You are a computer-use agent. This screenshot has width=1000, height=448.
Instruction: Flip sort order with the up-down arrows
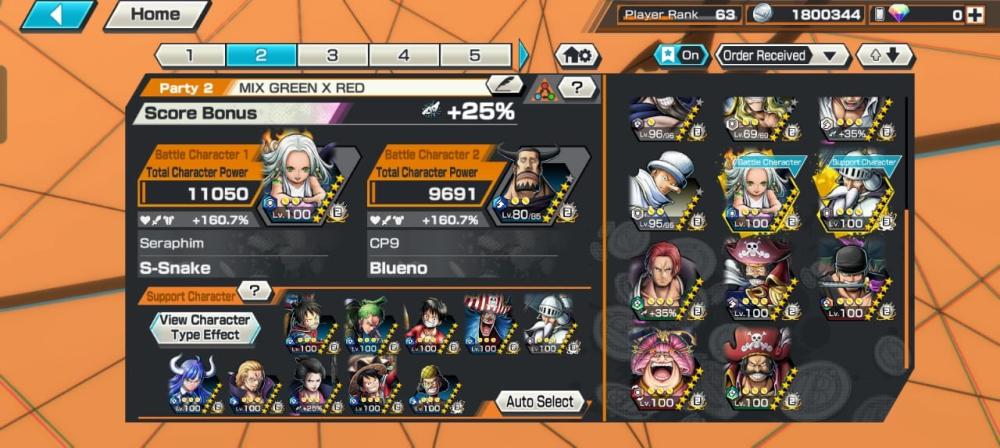[x=884, y=55]
